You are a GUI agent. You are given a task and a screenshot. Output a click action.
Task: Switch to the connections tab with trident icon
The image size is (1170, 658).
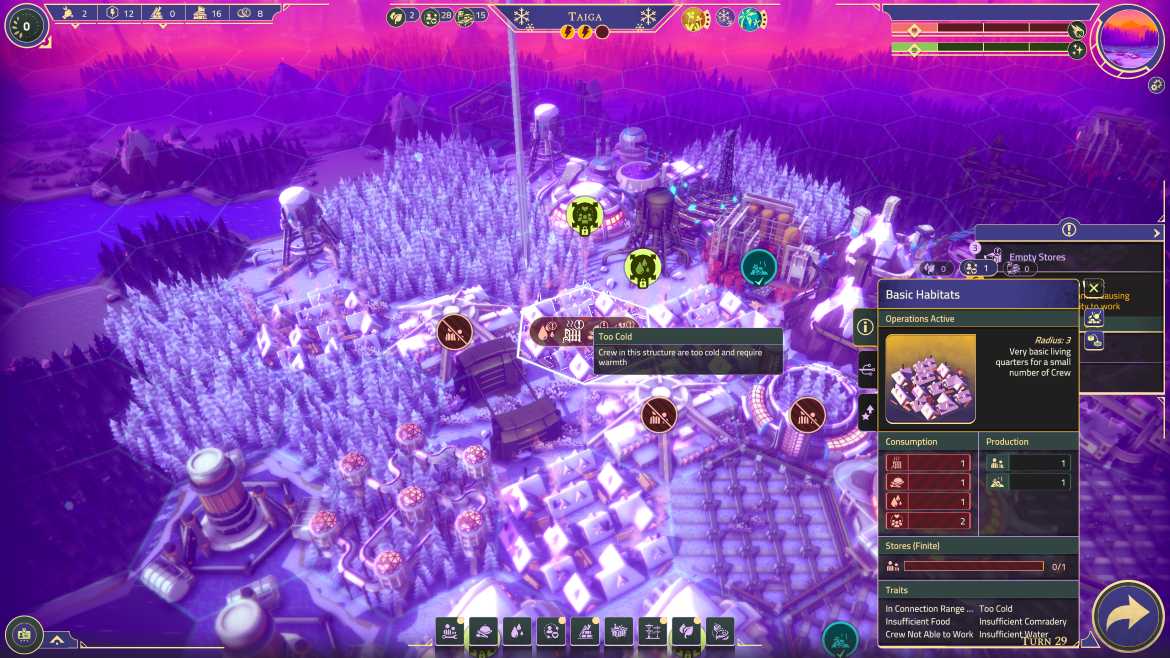coord(866,370)
